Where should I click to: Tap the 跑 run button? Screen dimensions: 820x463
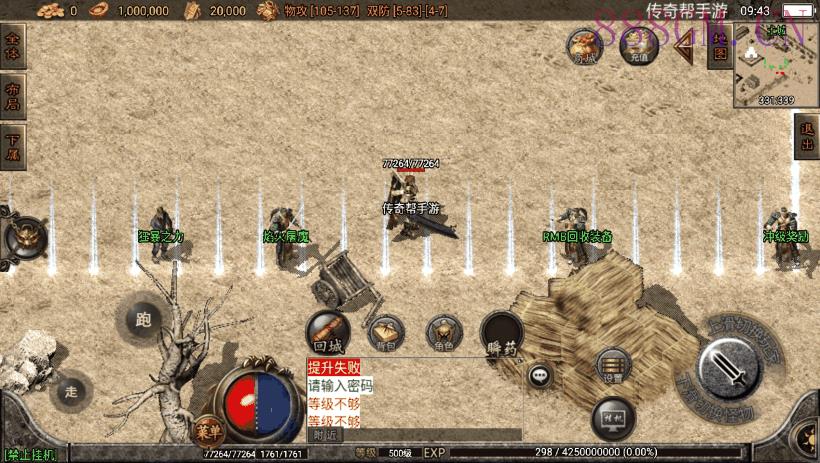pyautogui.click(x=143, y=320)
